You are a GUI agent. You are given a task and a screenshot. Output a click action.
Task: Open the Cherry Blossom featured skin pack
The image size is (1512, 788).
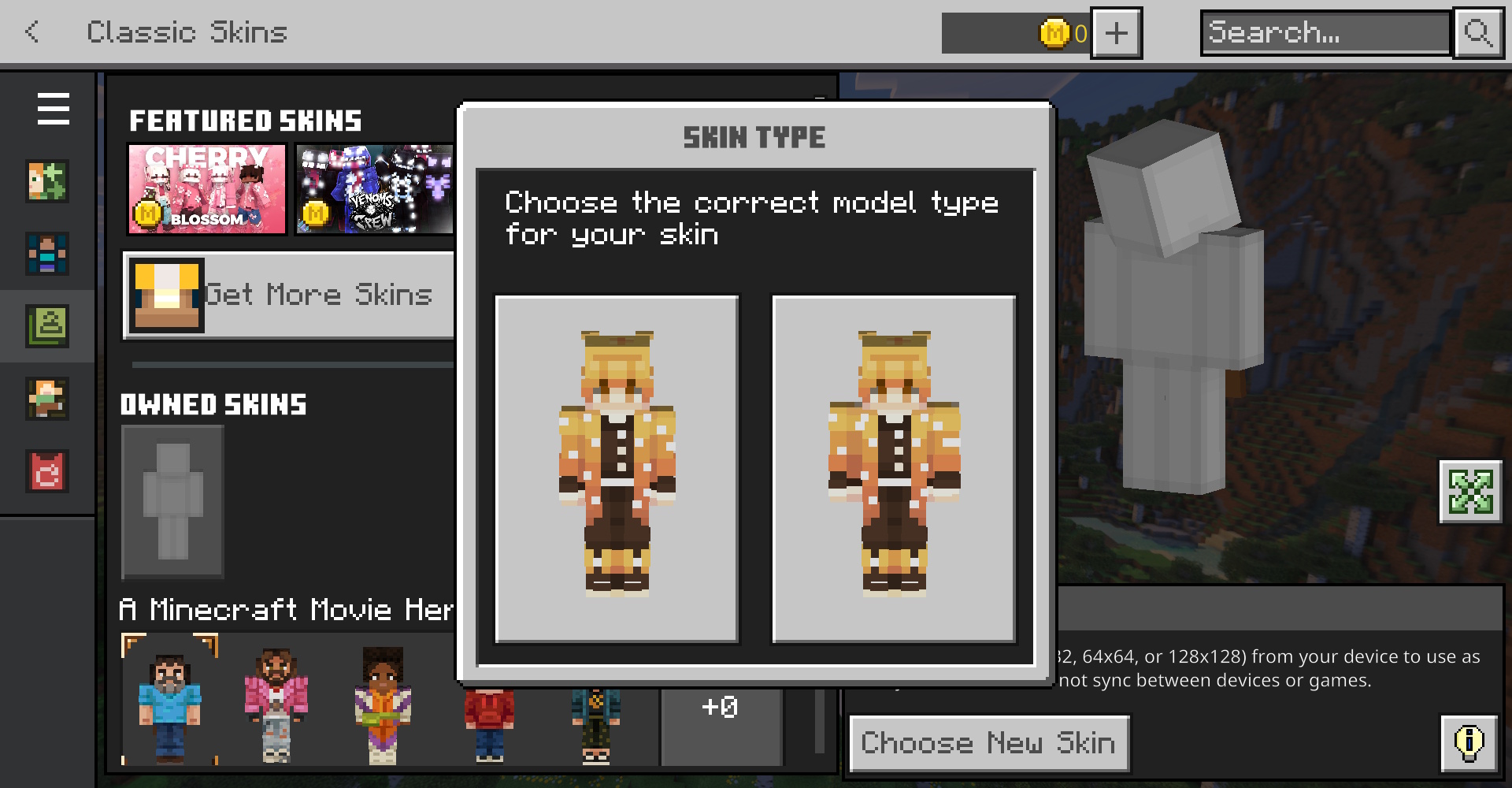click(206, 188)
